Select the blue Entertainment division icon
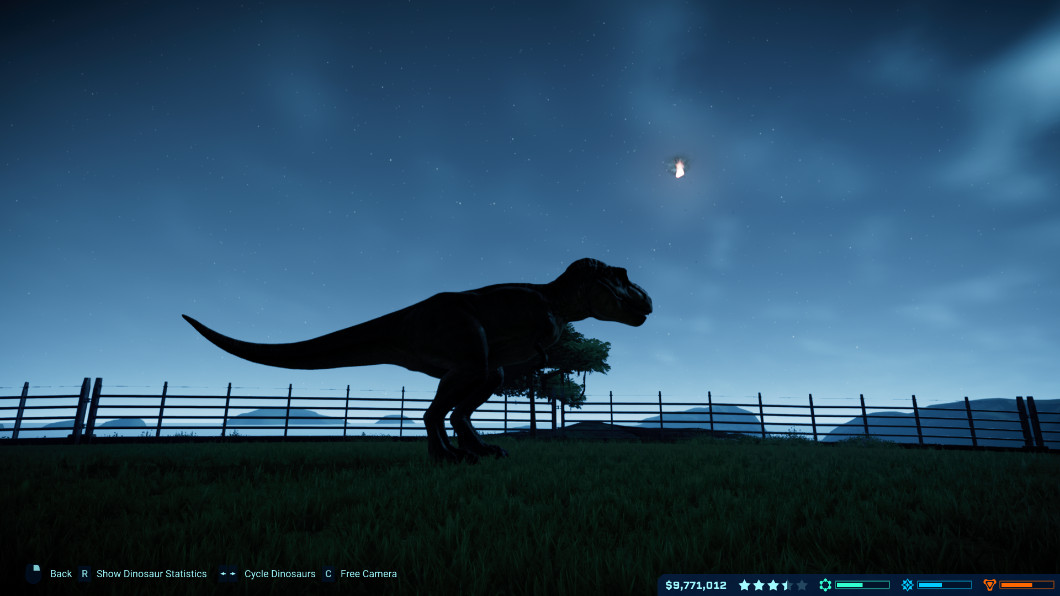Screen dimensions: 1060x596 907,585
